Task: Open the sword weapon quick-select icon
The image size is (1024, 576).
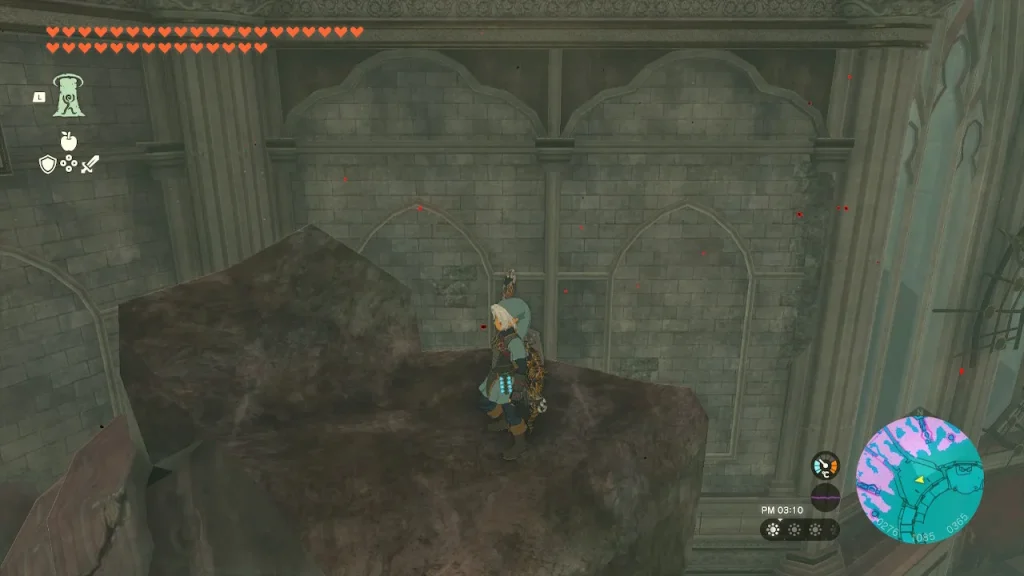Action: coord(89,164)
